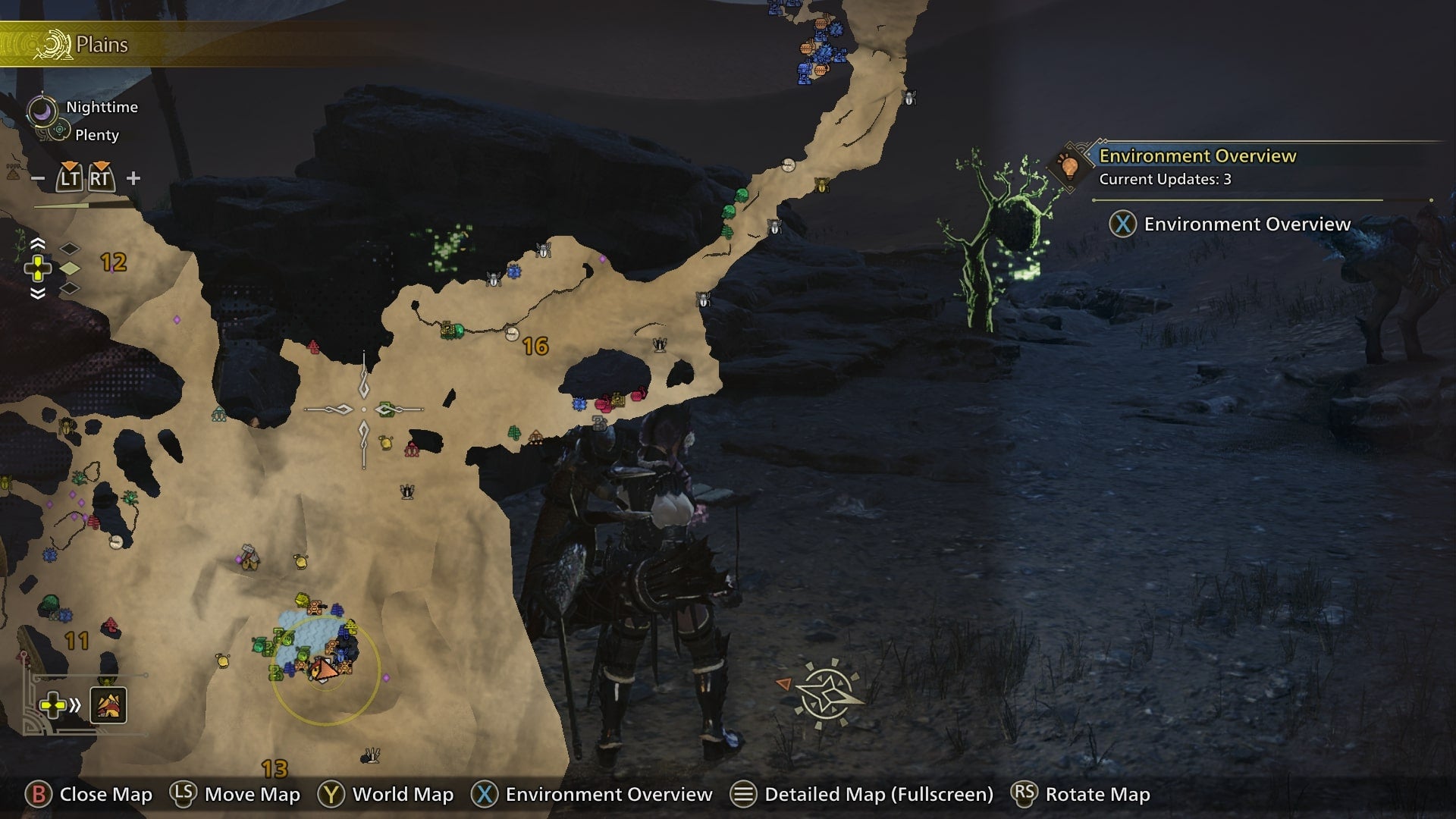Switch to the top map layer diamond
Image resolution: width=1456 pixels, height=819 pixels.
(x=70, y=249)
